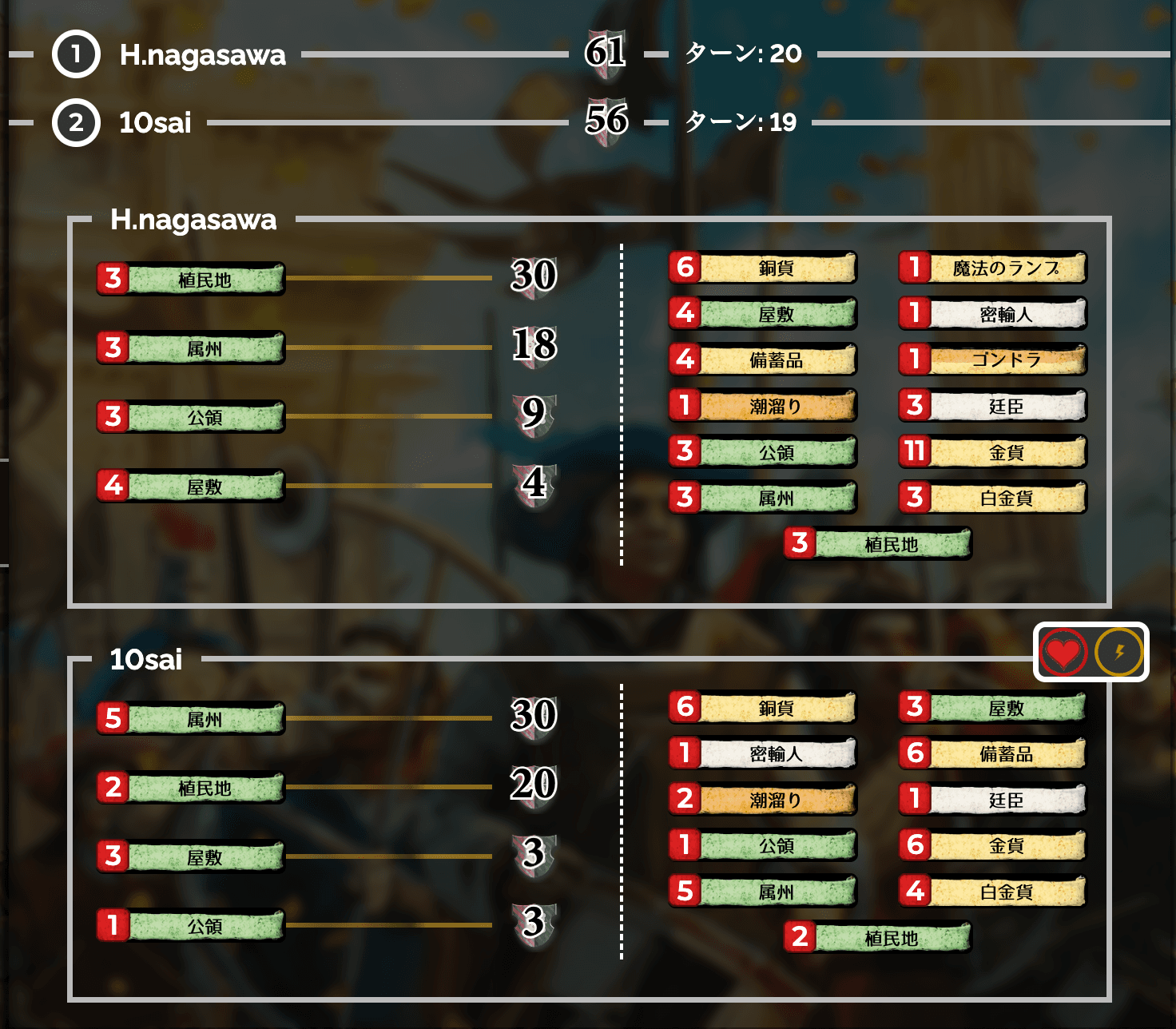Expand 10sai's result panel header
1176x1029 pixels.
point(148,661)
